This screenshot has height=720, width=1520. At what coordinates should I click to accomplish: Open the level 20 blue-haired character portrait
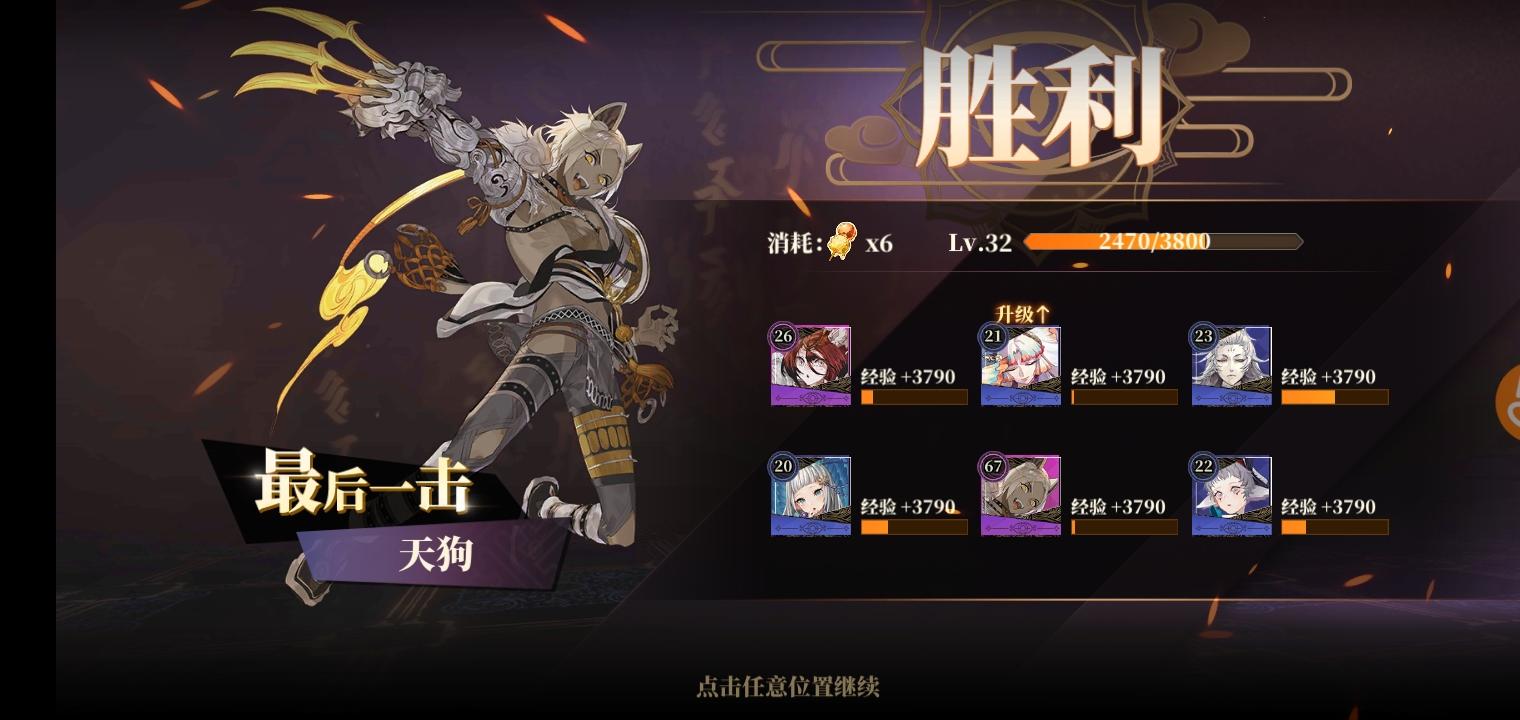pyautogui.click(x=810, y=495)
